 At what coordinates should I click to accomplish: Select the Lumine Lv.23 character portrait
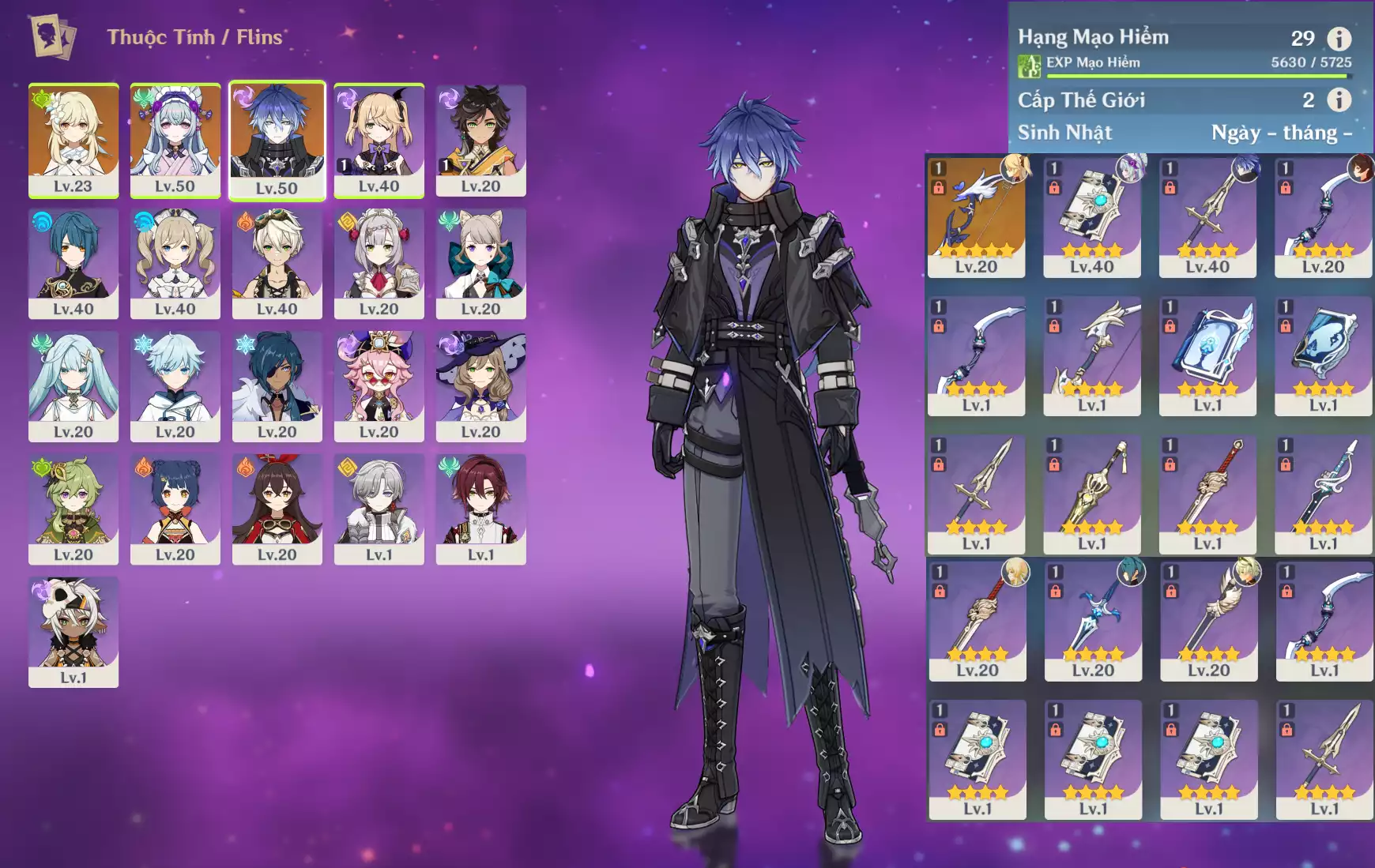click(73, 140)
